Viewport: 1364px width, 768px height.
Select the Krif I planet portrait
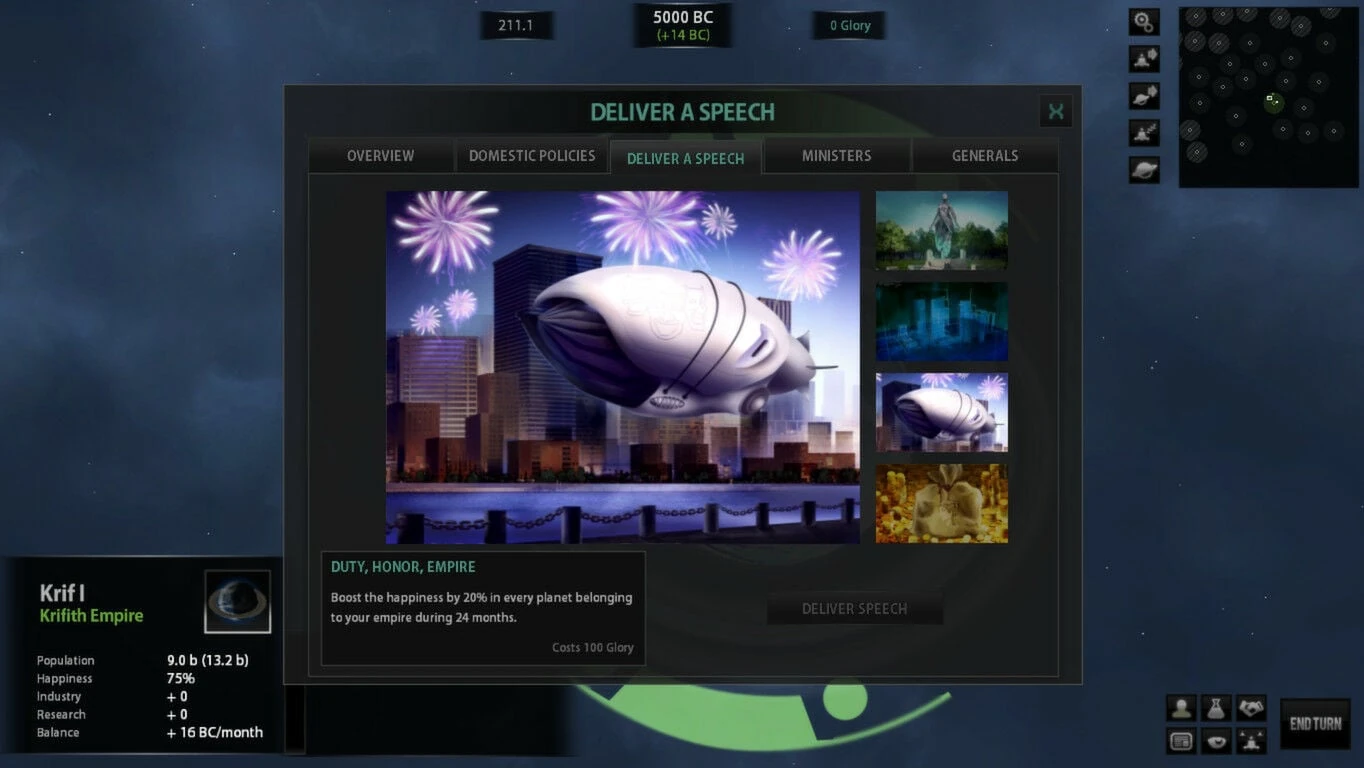point(237,601)
